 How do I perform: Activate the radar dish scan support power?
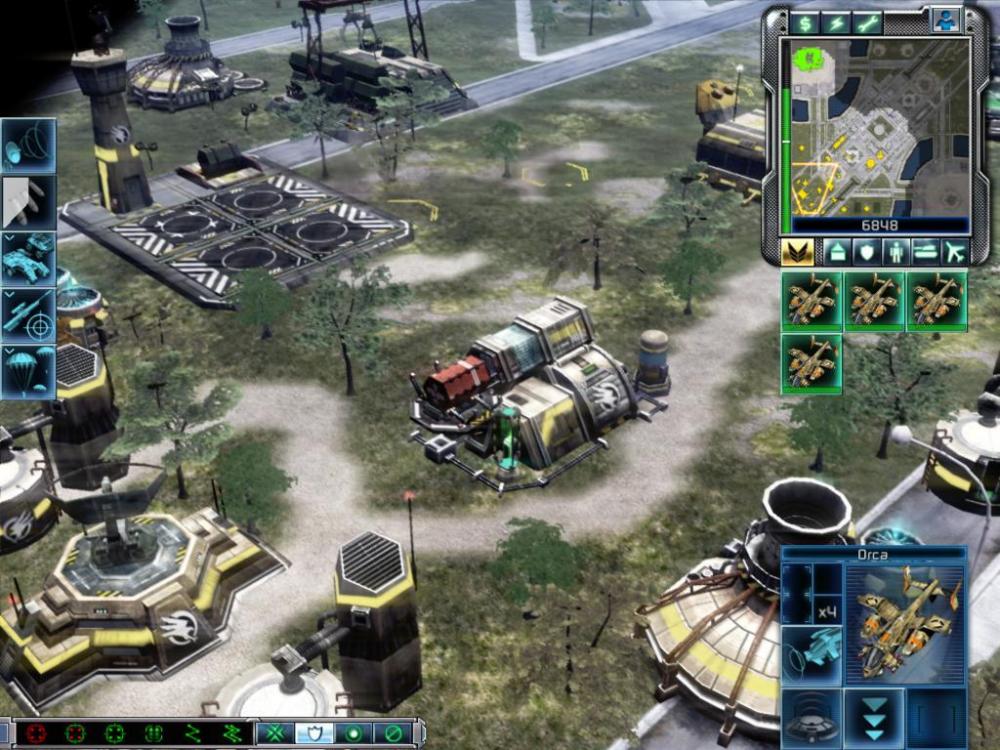tap(28, 146)
